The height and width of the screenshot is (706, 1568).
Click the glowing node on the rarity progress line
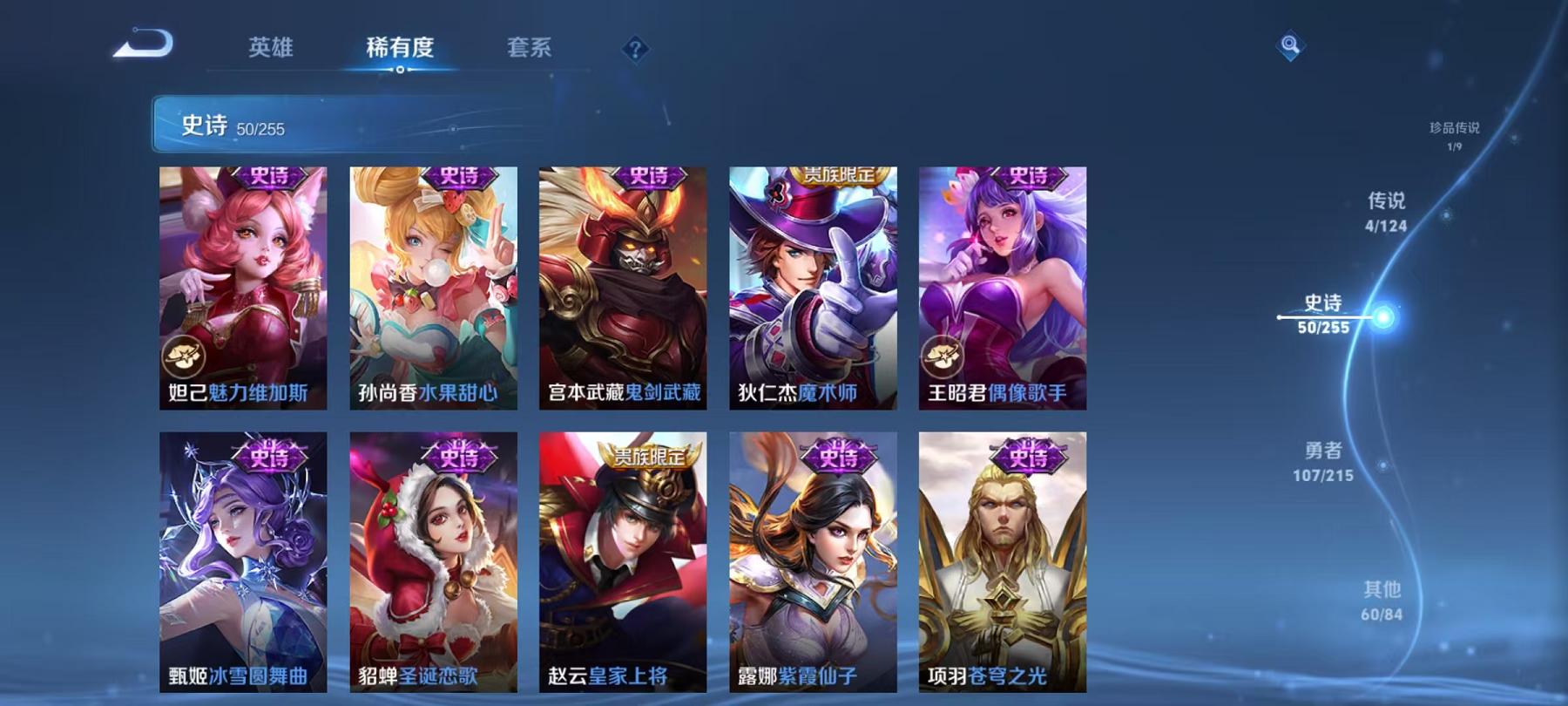point(1382,317)
